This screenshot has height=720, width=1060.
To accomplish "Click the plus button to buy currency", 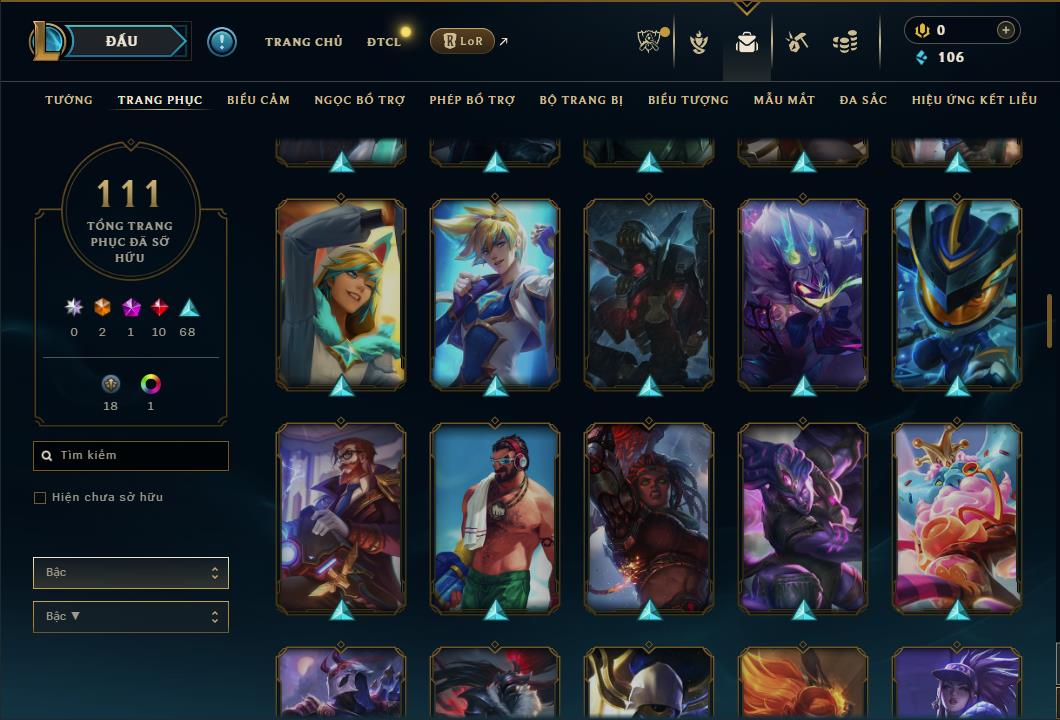I will pyautogui.click(x=1006, y=31).
